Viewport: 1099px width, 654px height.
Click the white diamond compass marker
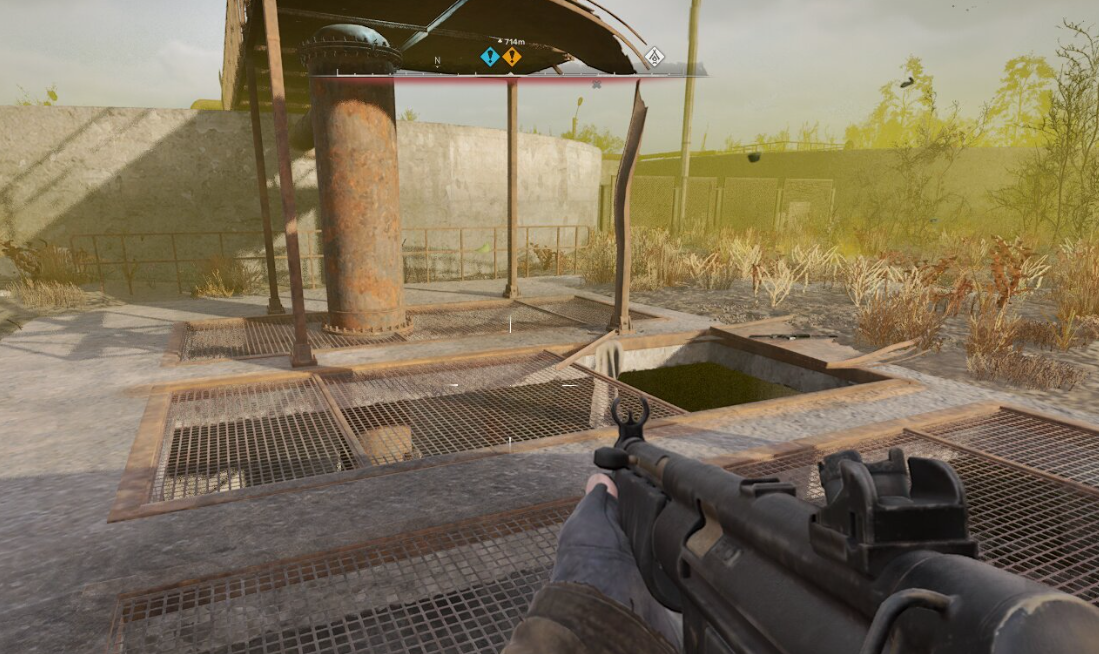point(654,57)
